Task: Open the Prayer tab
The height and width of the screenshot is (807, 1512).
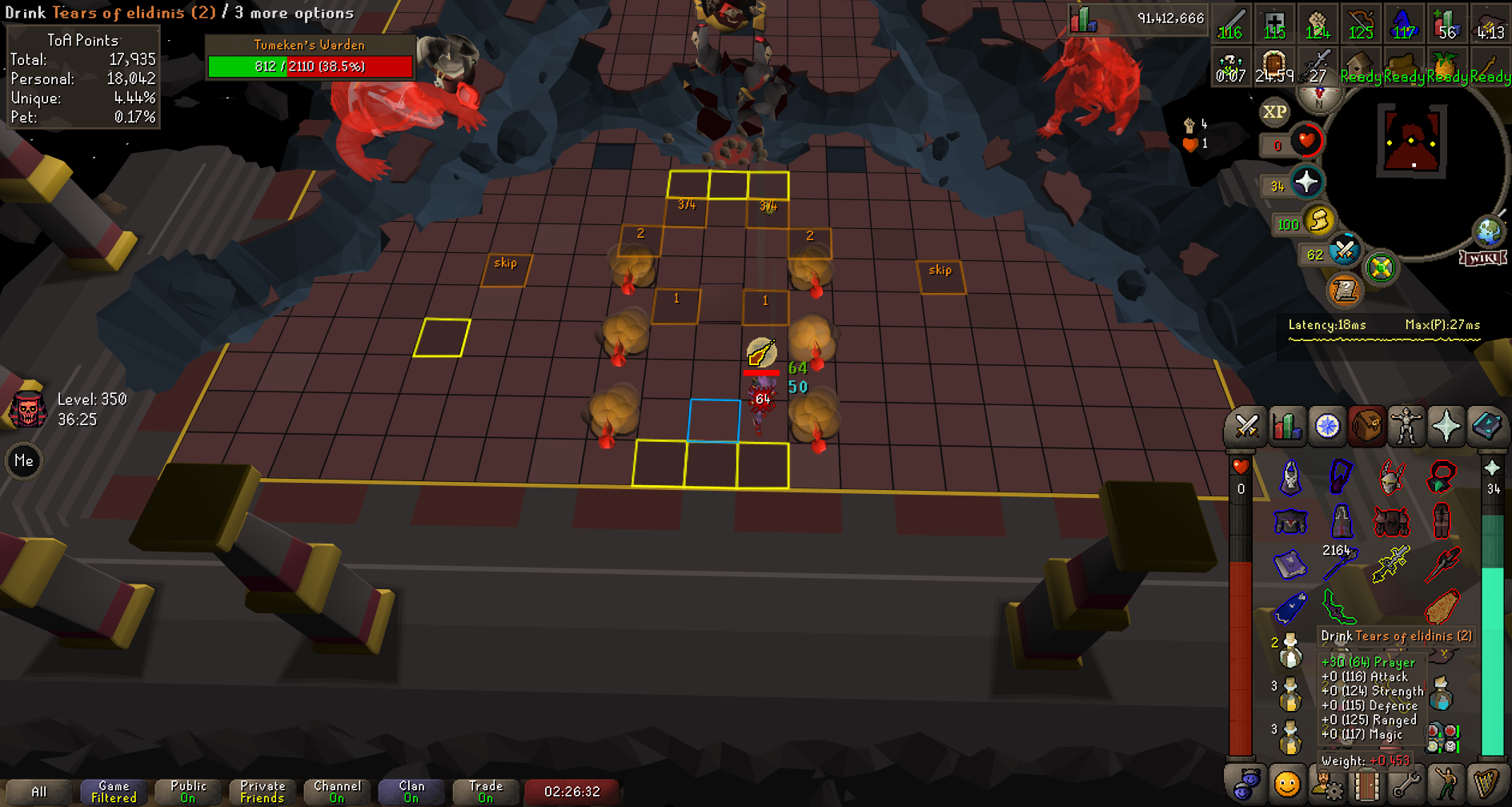Action: (x=1446, y=426)
